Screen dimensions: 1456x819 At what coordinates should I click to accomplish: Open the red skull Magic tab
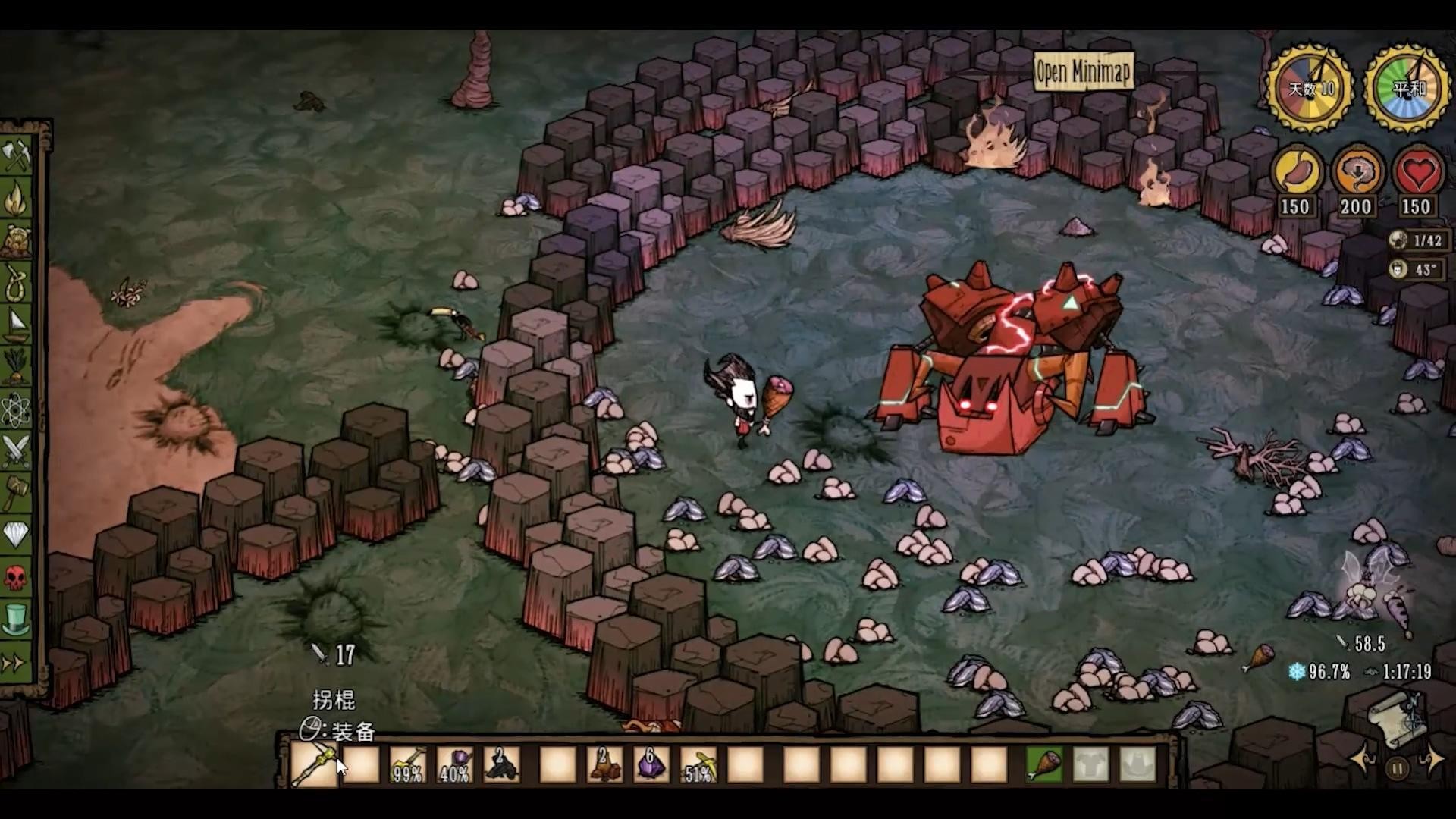[17, 578]
